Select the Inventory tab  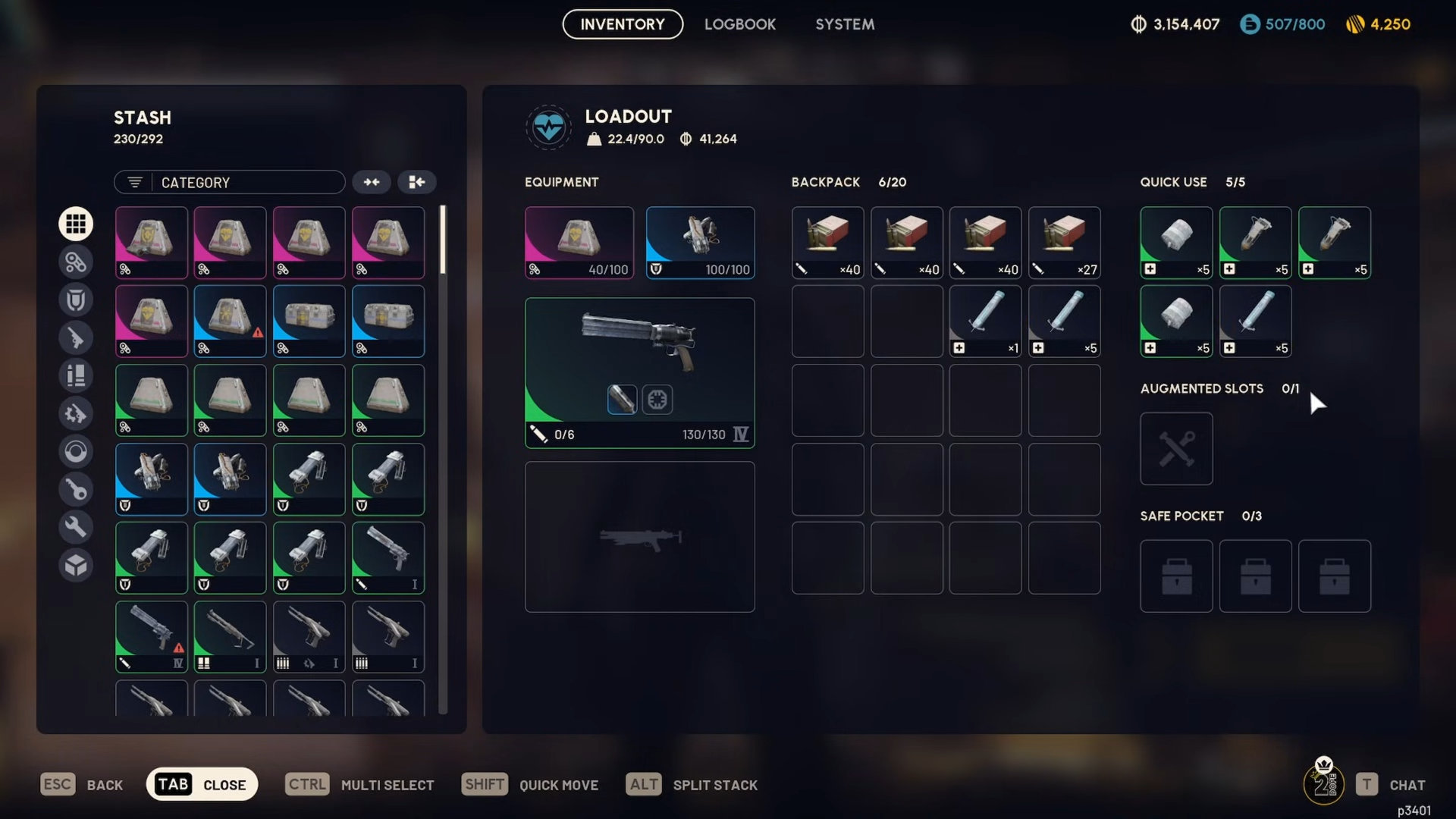[623, 24]
